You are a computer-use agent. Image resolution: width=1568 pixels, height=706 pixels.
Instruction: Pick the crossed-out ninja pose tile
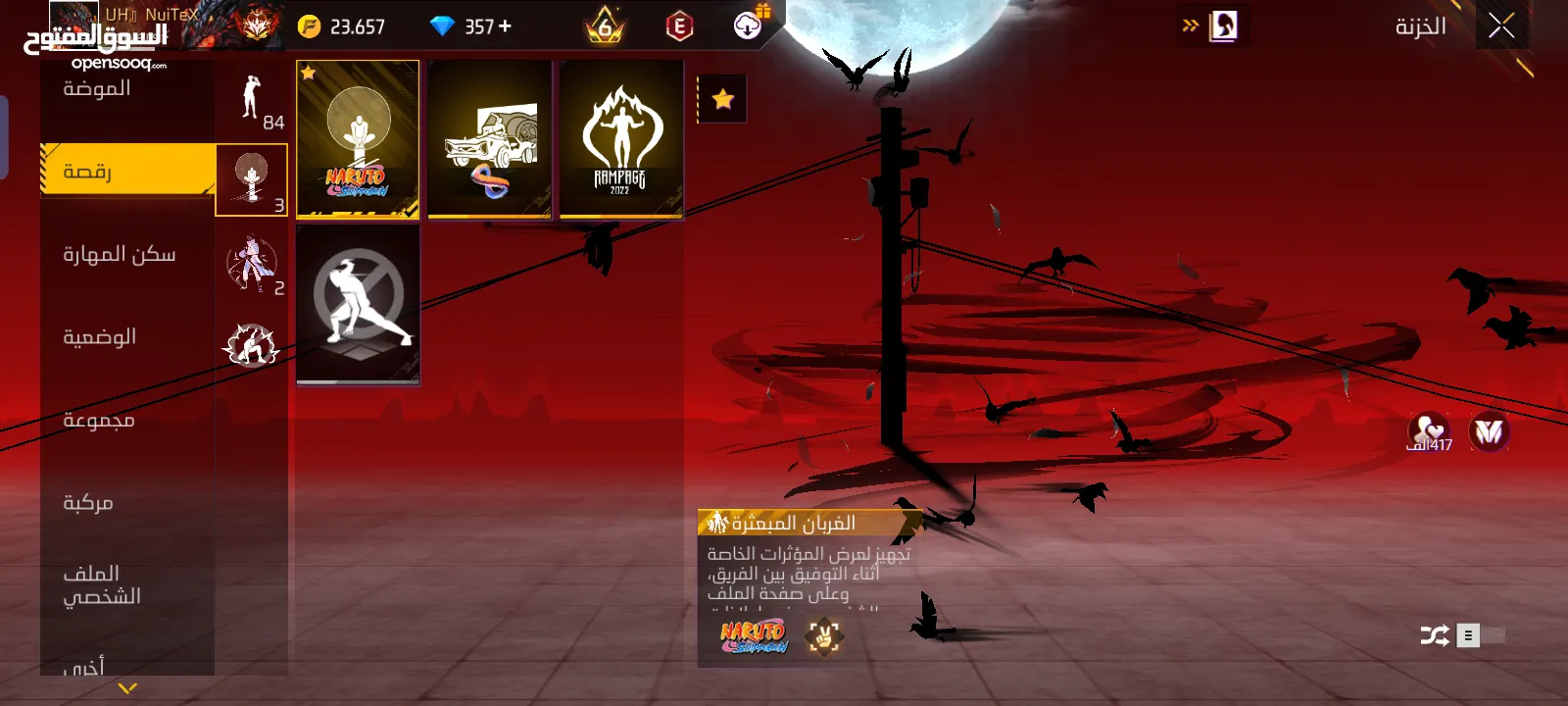click(358, 304)
